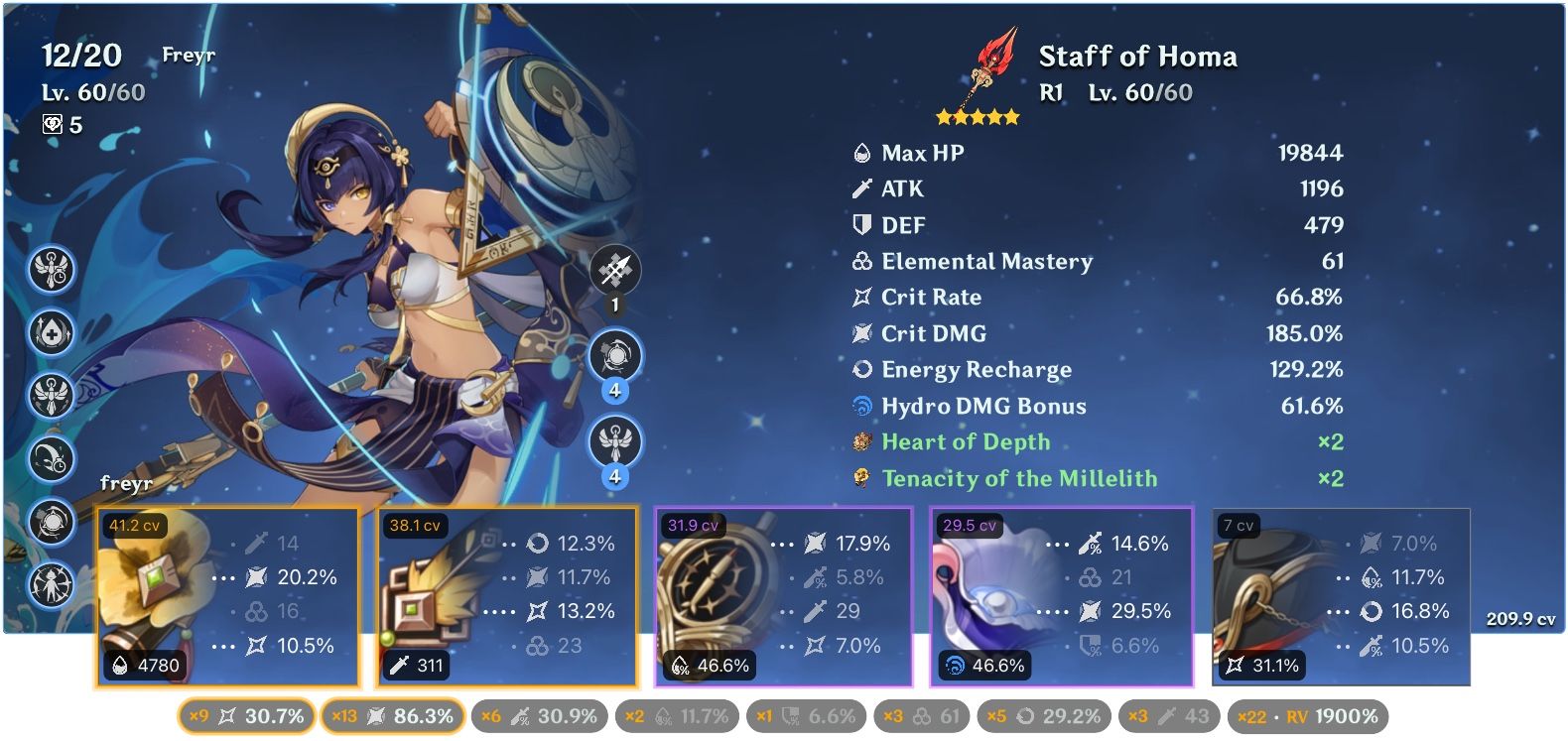Select the Elemental Burst talent icon at level 4
The image size is (1568, 741).
tap(613, 441)
